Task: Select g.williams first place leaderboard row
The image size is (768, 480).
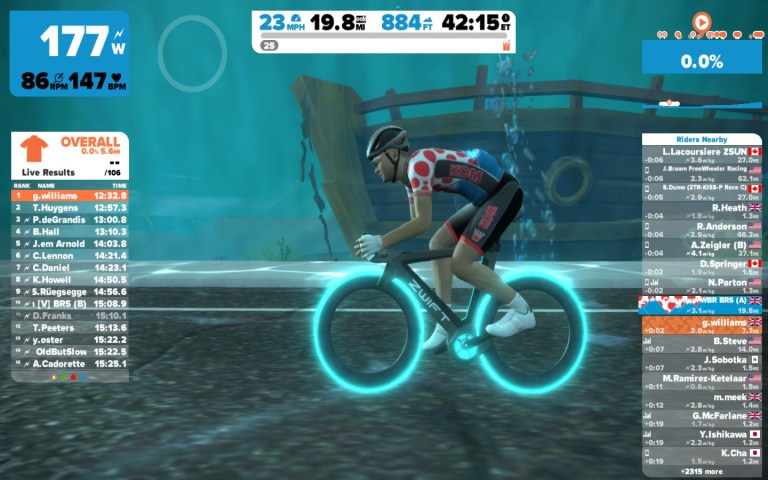Action: coord(70,196)
